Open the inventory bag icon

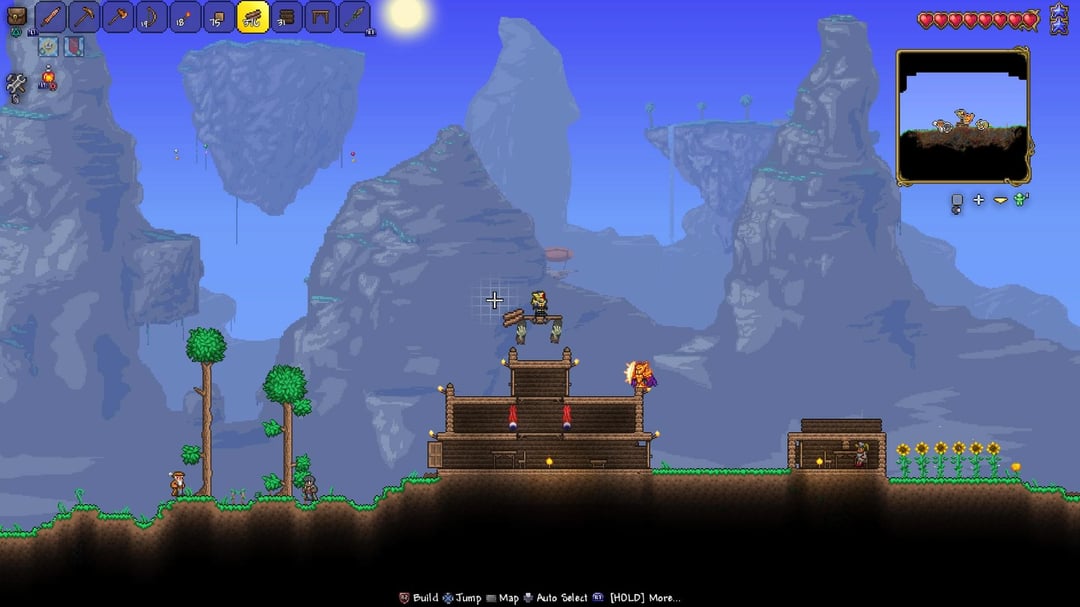point(17,16)
